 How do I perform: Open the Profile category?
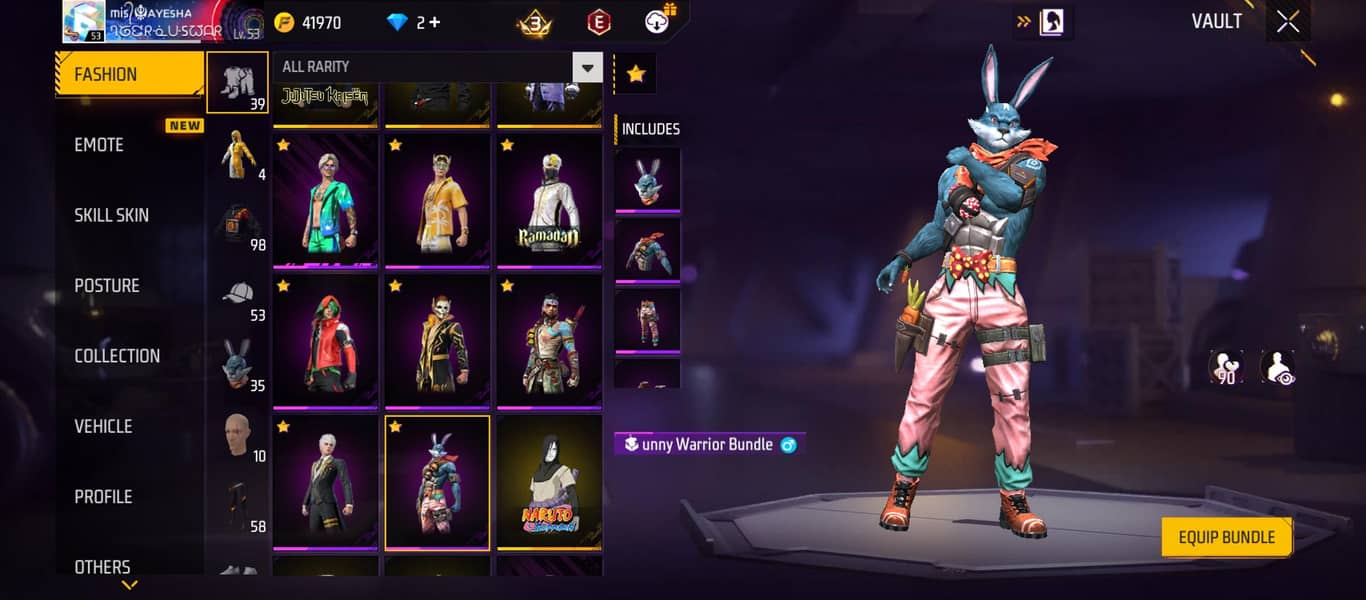[x=103, y=497]
